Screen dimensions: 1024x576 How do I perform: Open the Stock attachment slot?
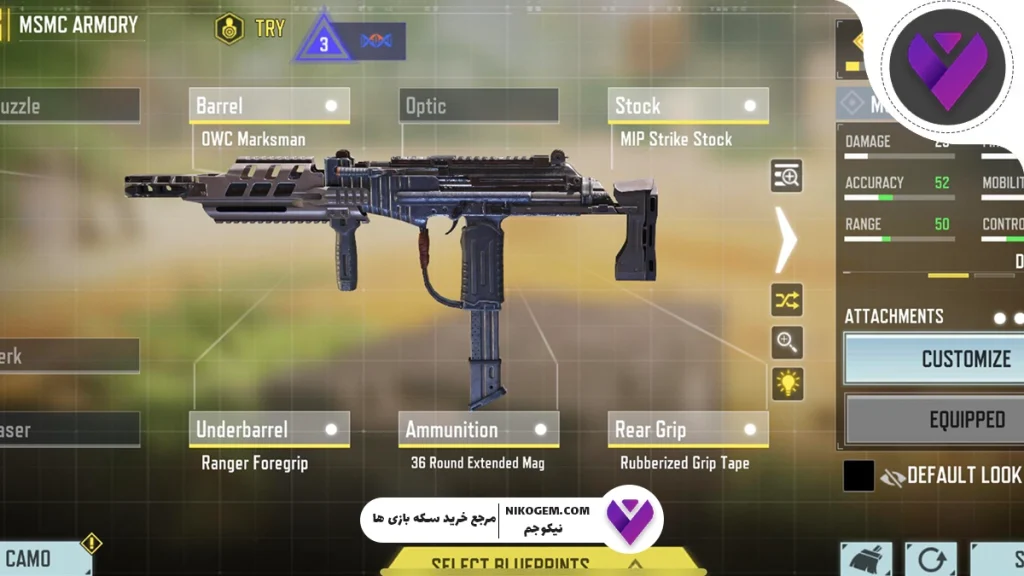pos(688,106)
